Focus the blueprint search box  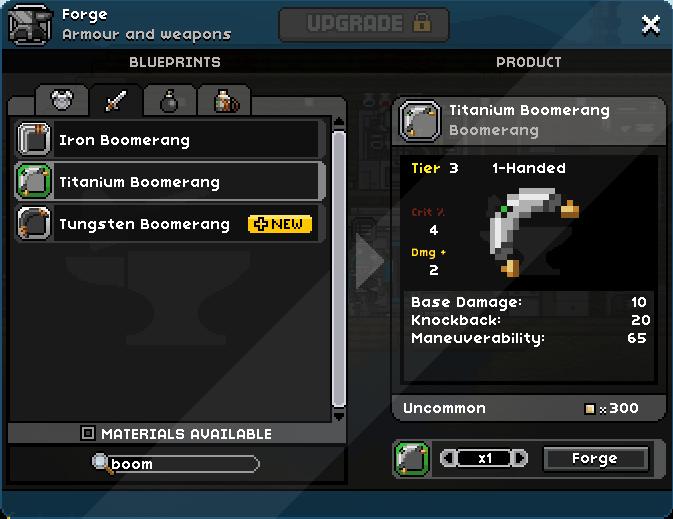coord(180,464)
